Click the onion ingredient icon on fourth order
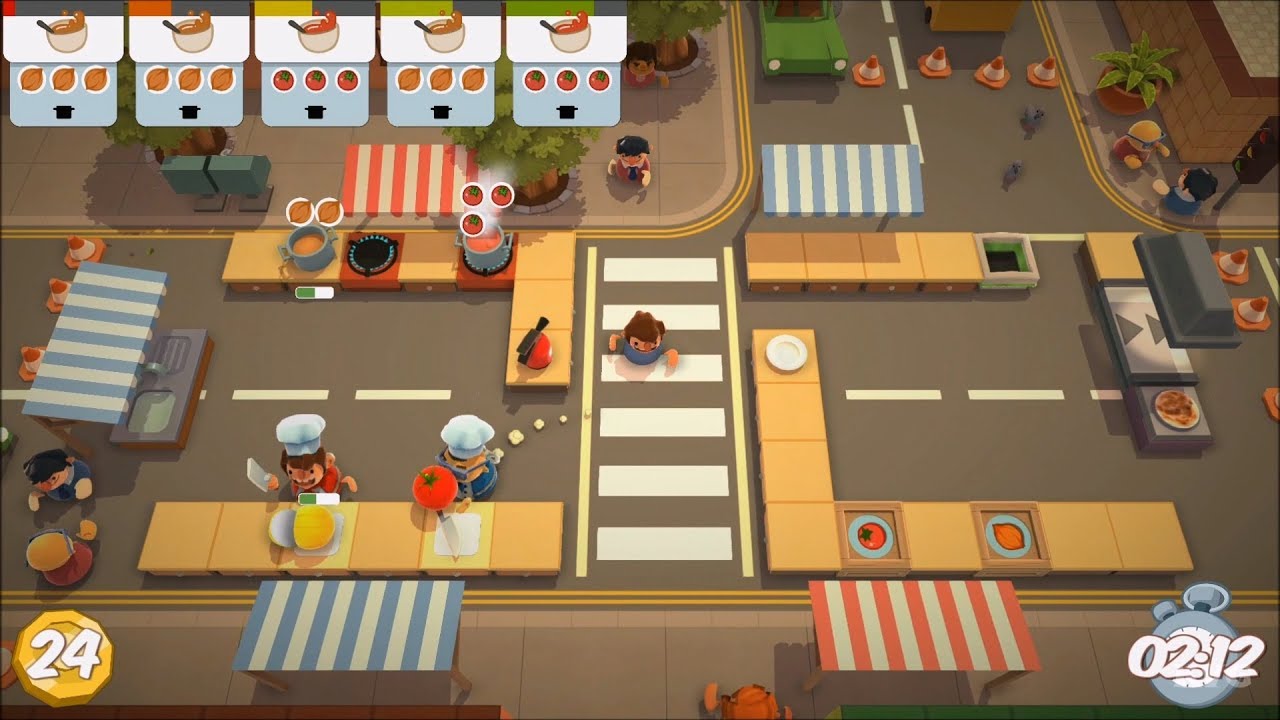The height and width of the screenshot is (720, 1280). (443, 78)
